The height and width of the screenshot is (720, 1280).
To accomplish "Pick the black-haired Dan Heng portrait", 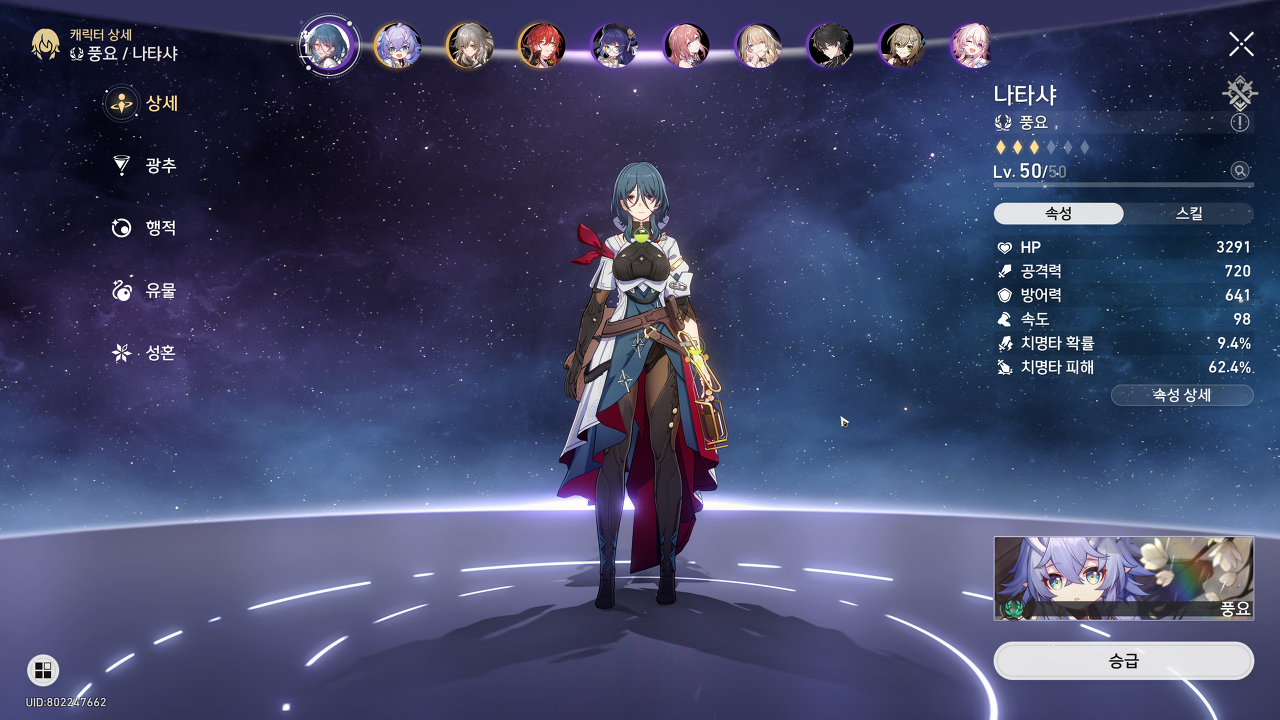I will coord(830,45).
